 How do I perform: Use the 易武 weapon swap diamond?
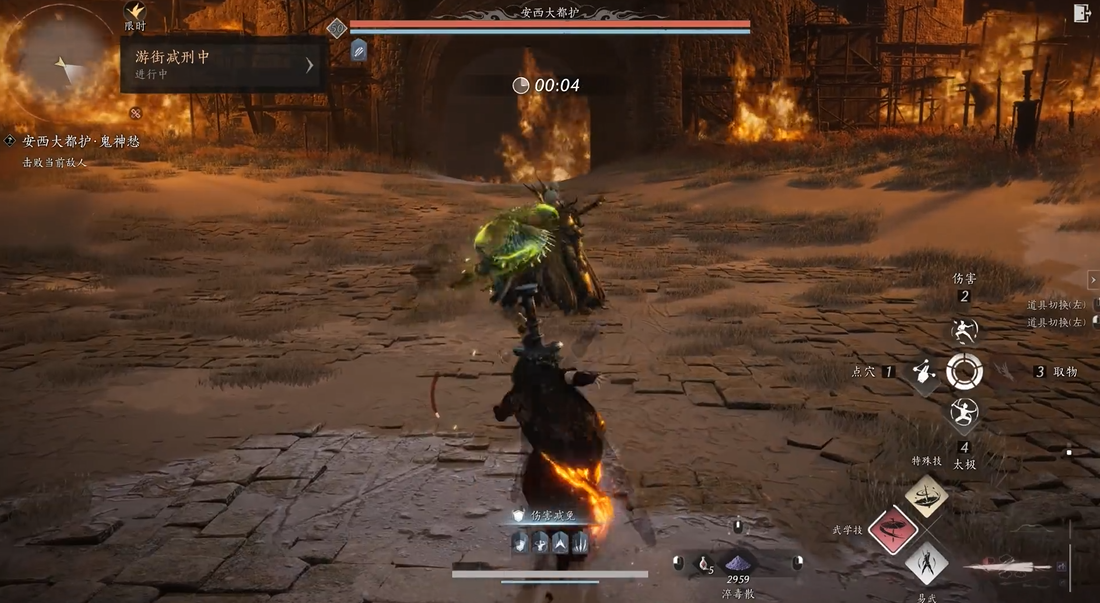pyautogui.click(x=927, y=563)
